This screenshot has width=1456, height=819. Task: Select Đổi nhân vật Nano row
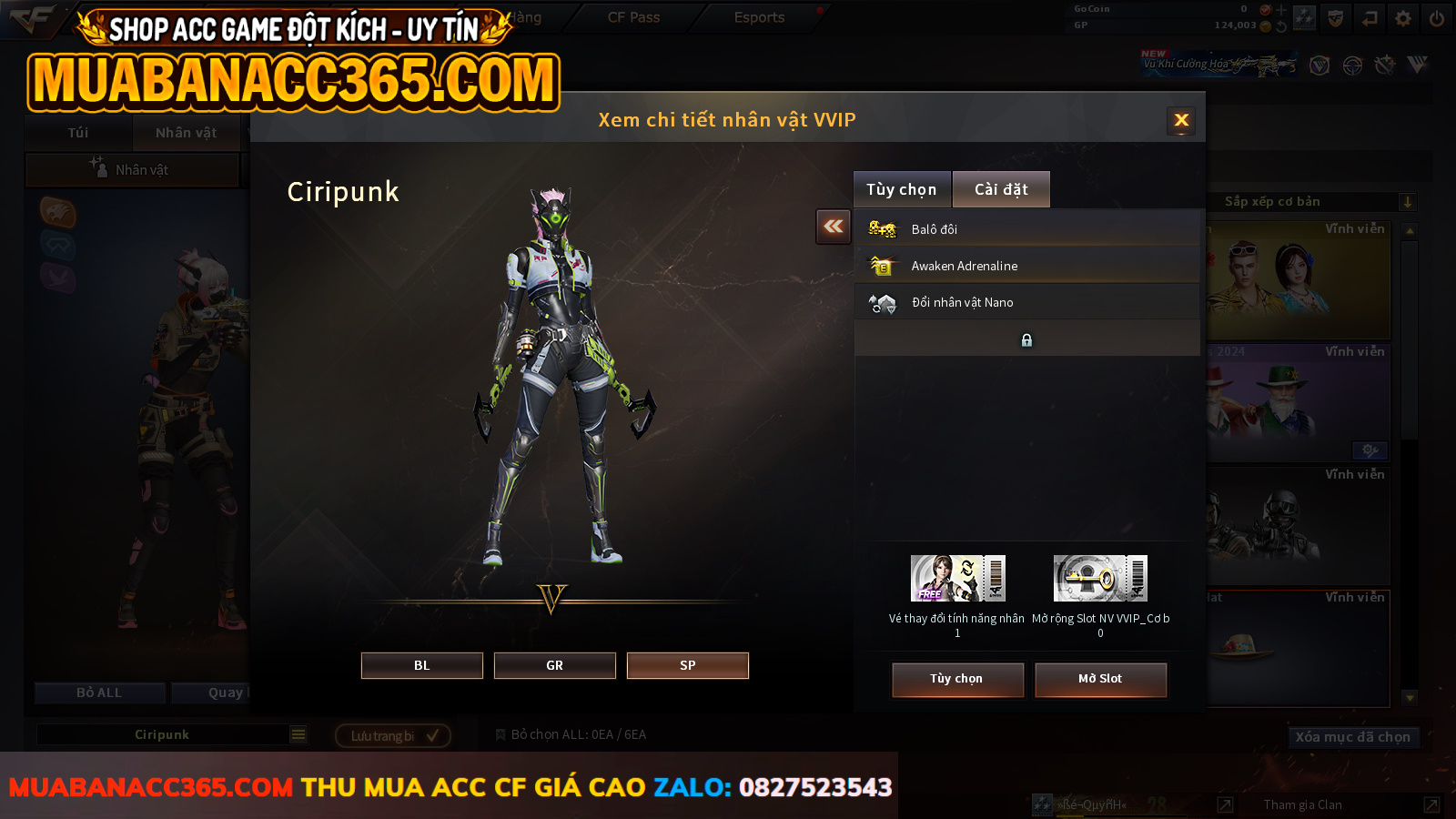1026,302
